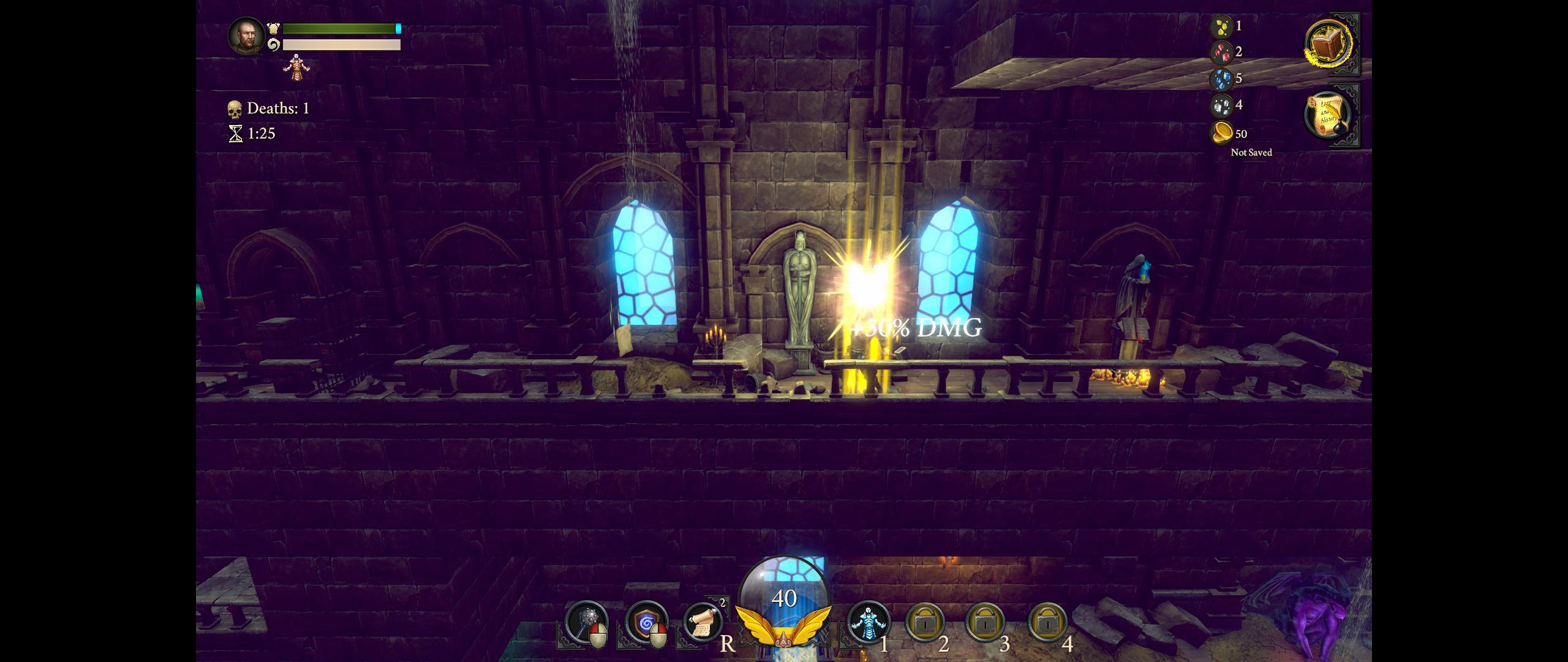This screenshot has height=662, width=1568.
Task: Click the Not Saved label
Action: [1249, 152]
